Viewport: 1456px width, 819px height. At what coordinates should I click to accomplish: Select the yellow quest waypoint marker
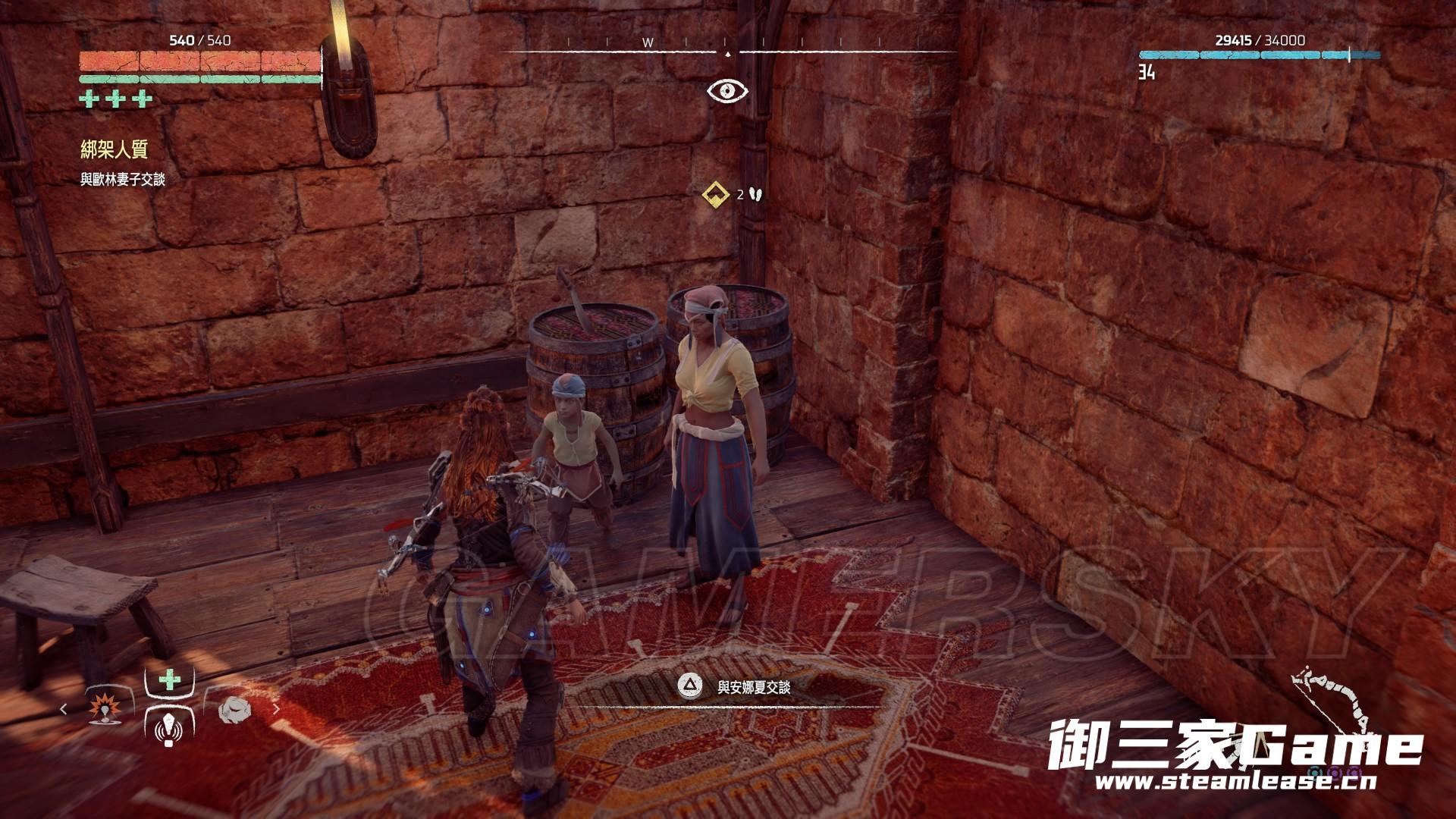pos(714,194)
